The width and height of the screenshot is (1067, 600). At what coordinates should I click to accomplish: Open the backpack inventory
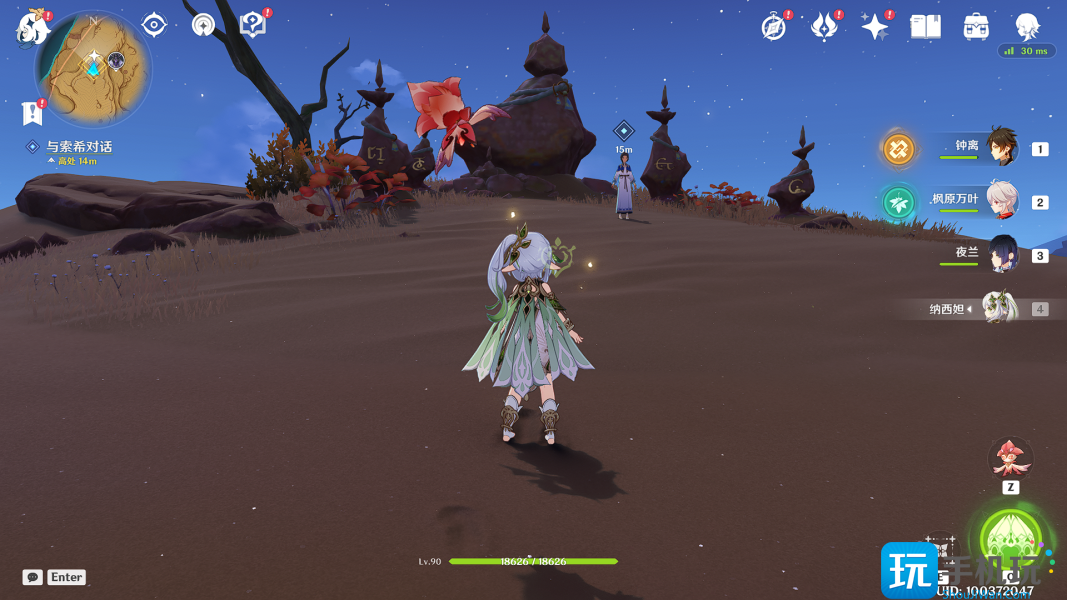976,27
